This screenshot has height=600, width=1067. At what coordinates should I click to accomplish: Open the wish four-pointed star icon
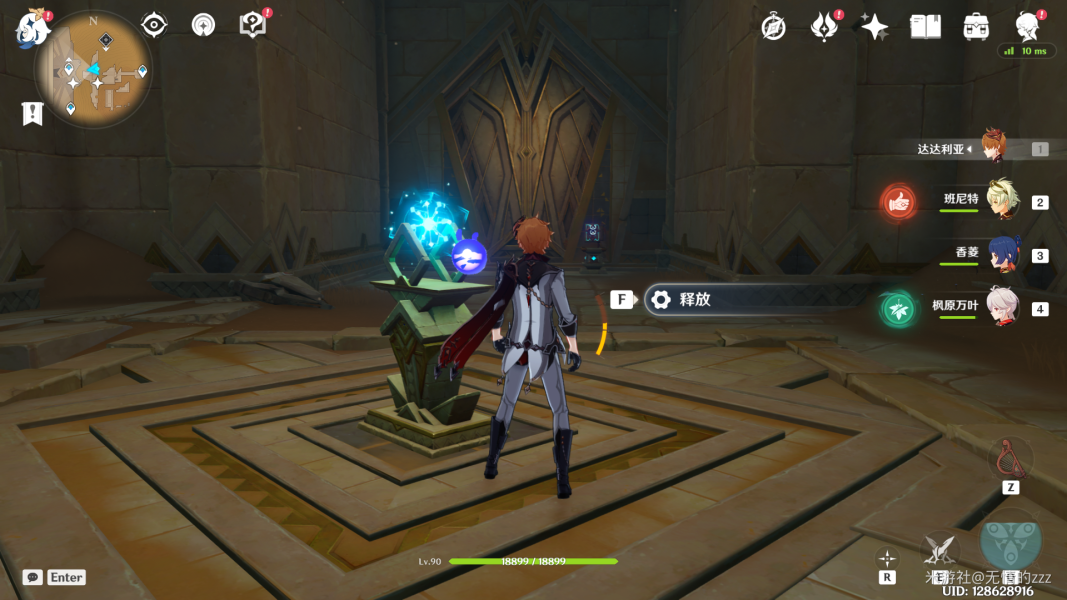pyautogui.click(x=874, y=27)
